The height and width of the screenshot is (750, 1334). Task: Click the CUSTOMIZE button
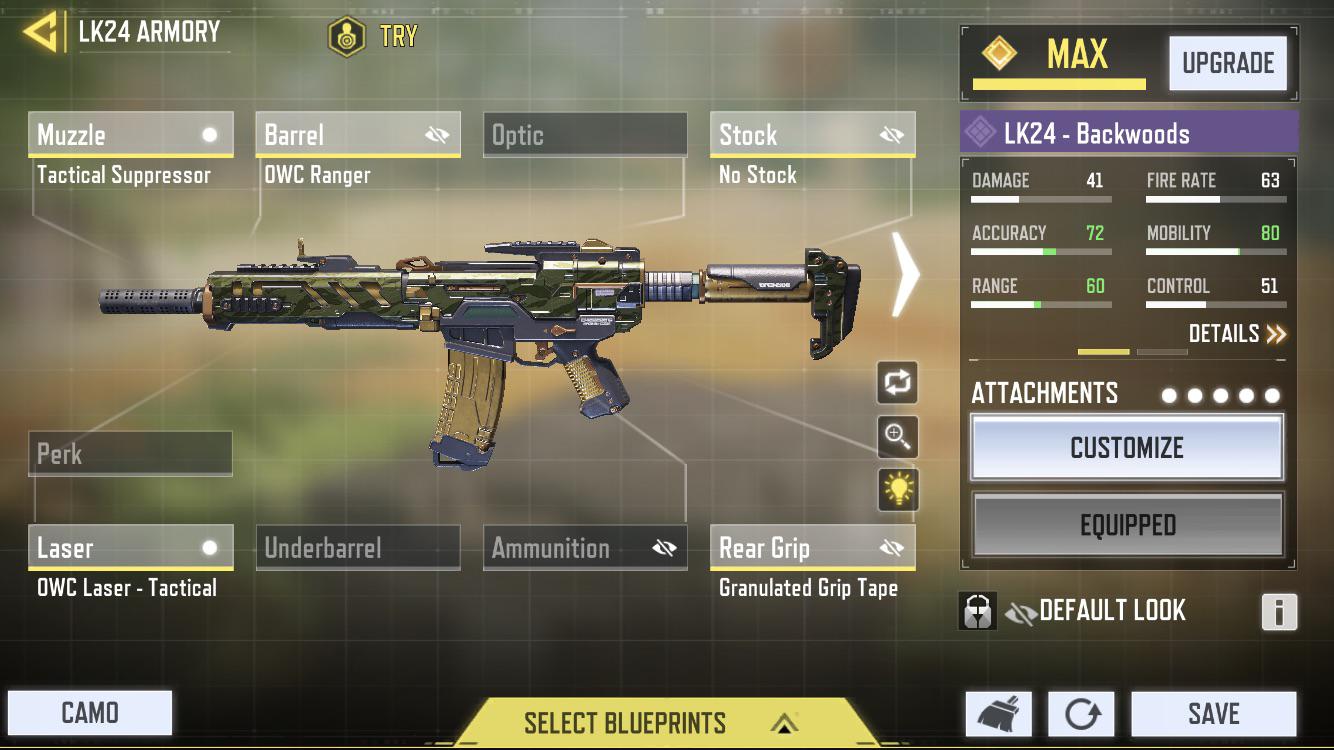1127,447
